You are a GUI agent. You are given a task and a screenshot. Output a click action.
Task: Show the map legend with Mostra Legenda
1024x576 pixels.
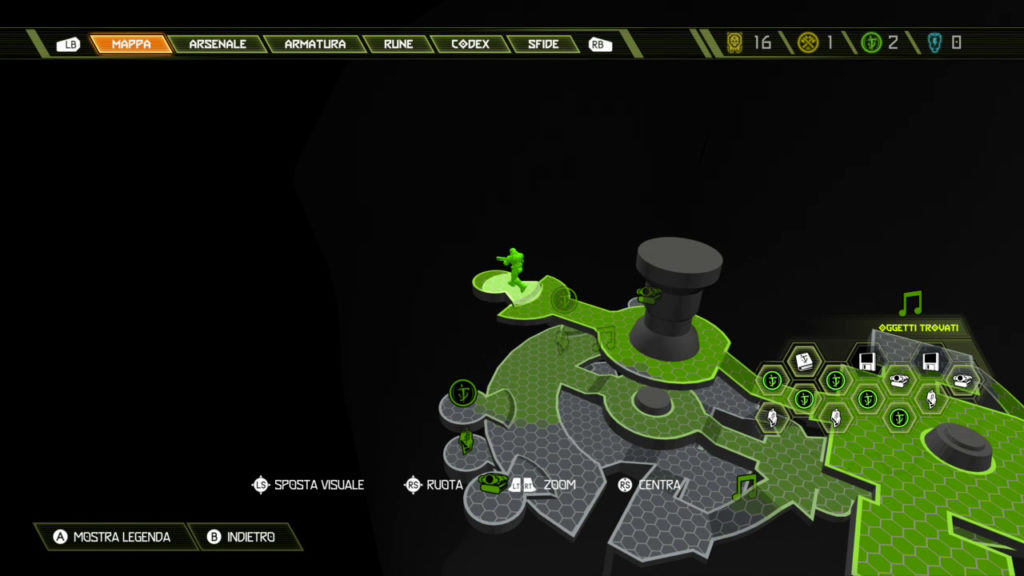point(112,537)
